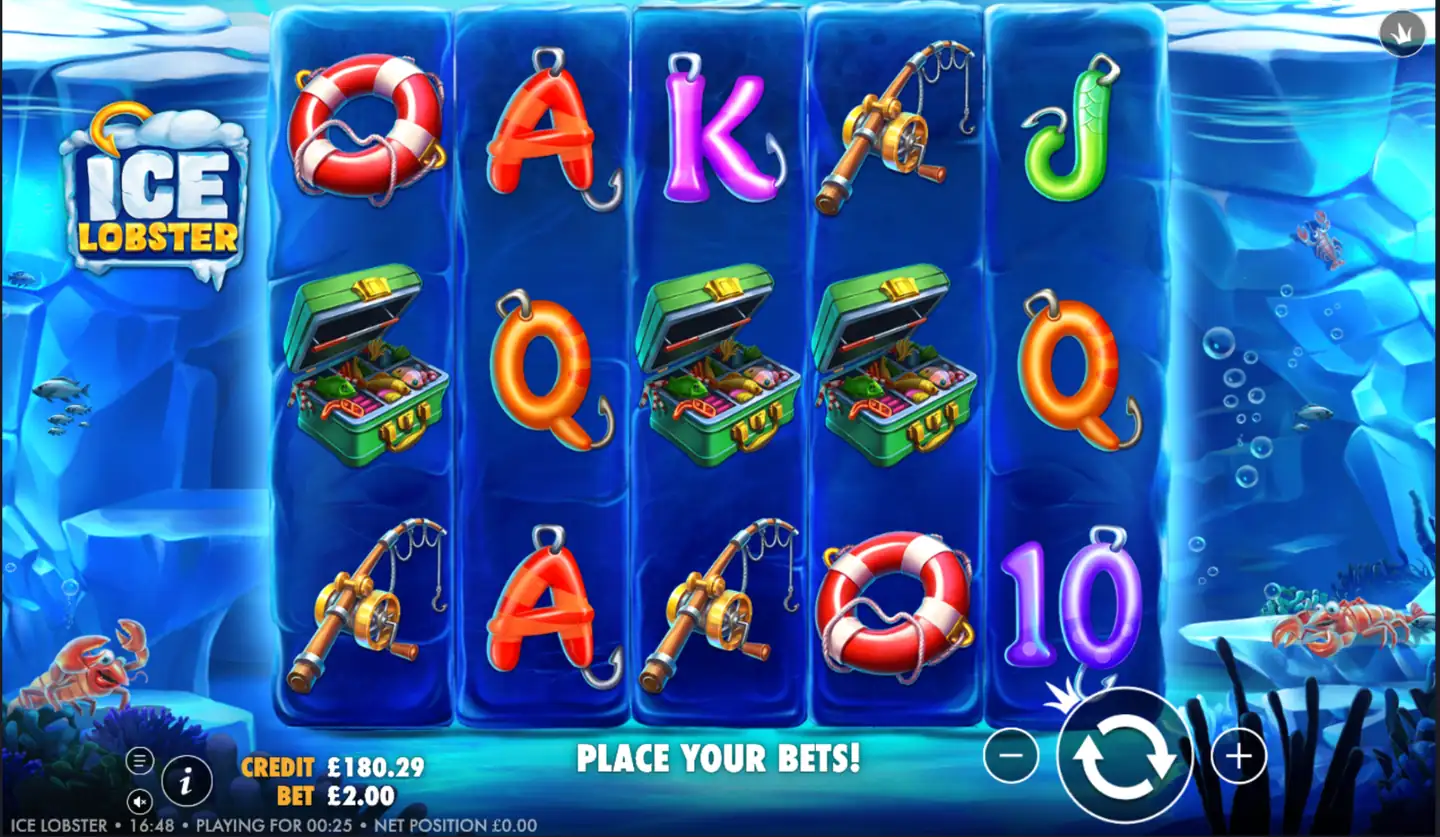1440x837 pixels.
Task: Click the PLACE YOUR BETS! text
Action: coord(722,758)
